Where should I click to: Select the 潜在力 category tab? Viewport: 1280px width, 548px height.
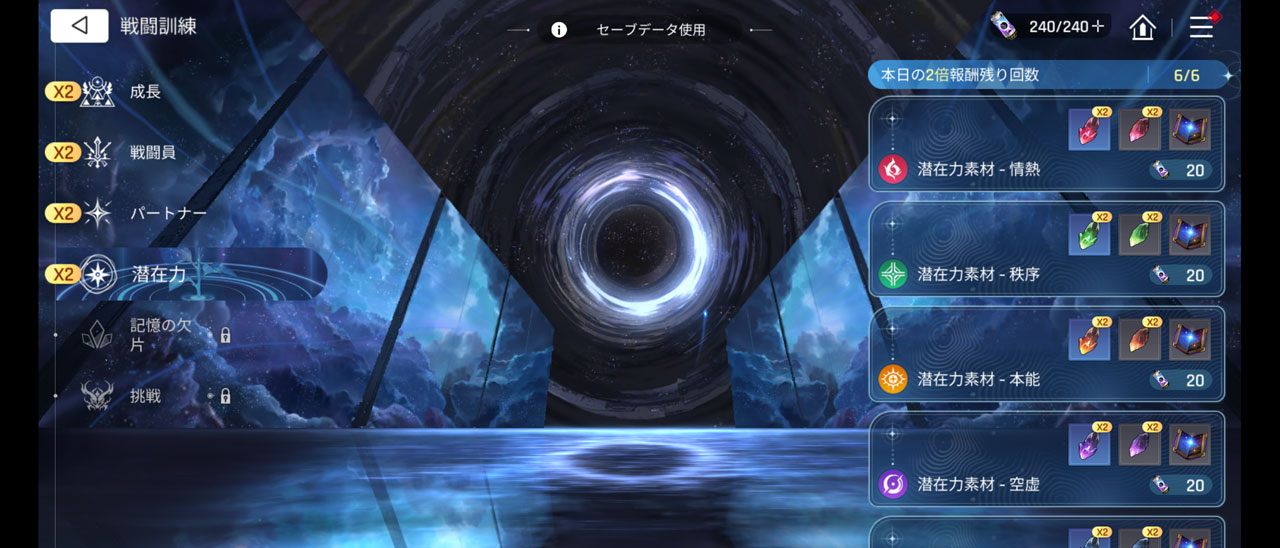tap(160, 274)
